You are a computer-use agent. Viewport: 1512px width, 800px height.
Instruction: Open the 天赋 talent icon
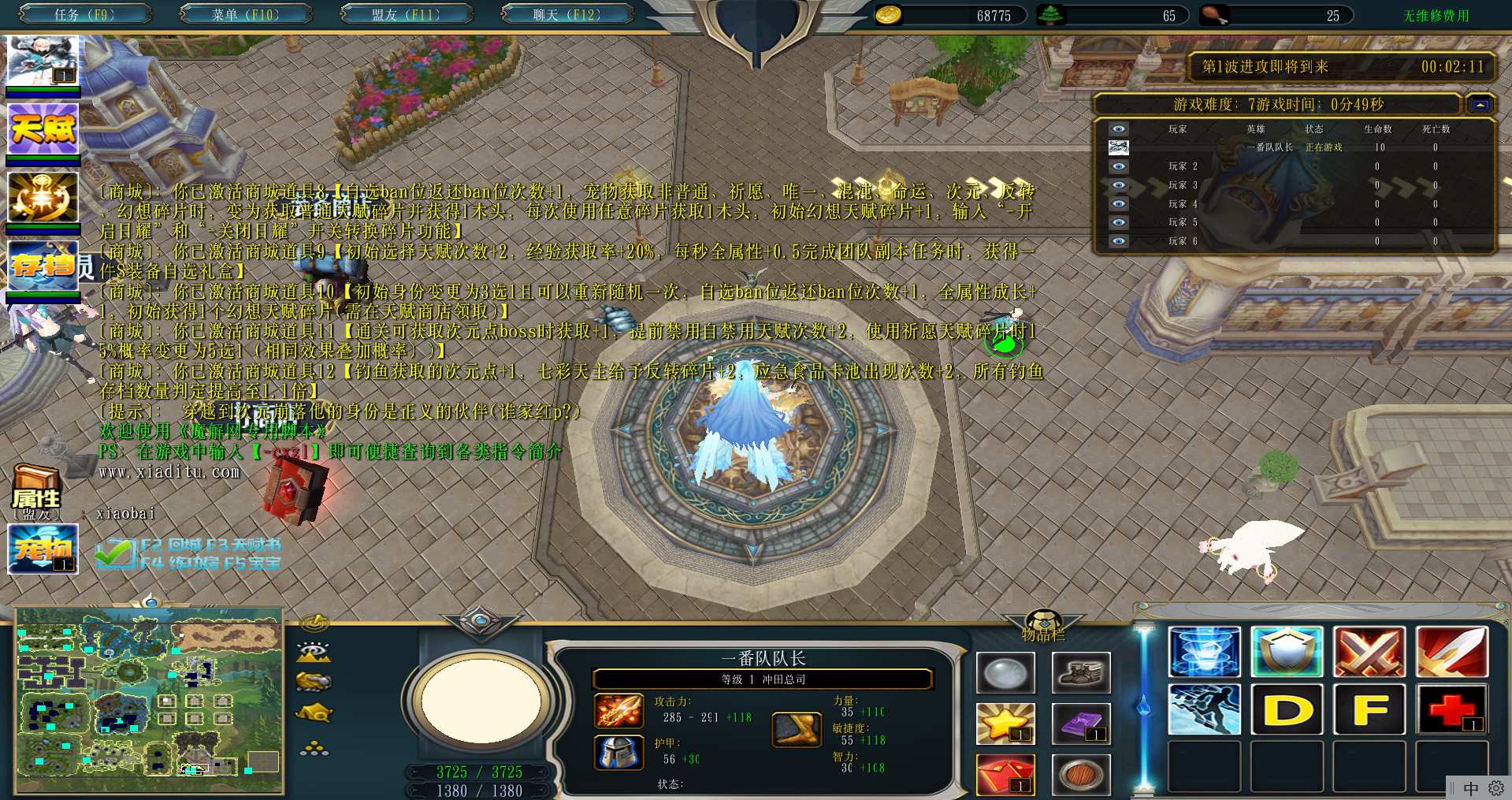(x=43, y=128)
